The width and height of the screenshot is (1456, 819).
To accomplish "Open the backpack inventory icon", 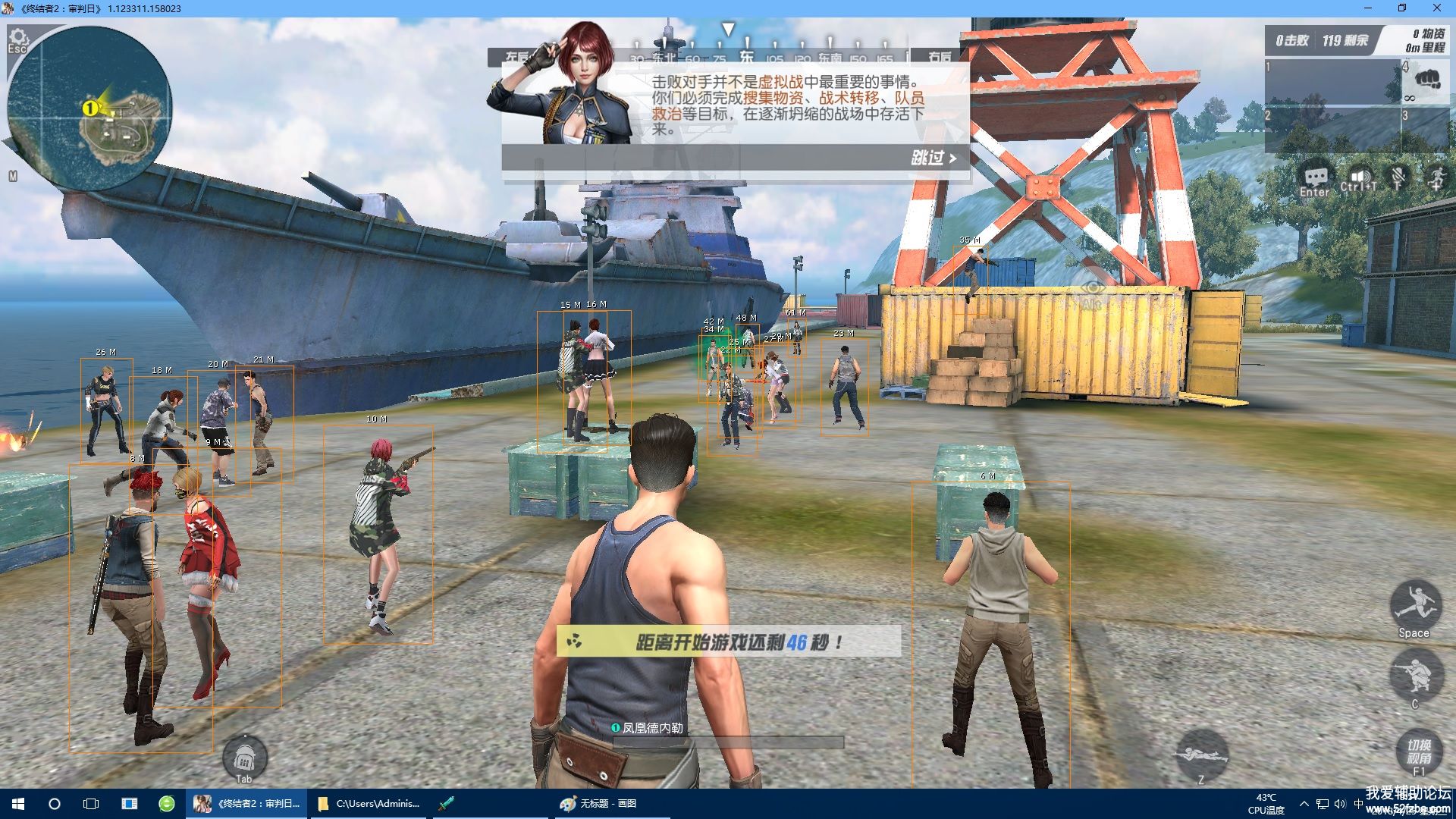I will (244, 756).
